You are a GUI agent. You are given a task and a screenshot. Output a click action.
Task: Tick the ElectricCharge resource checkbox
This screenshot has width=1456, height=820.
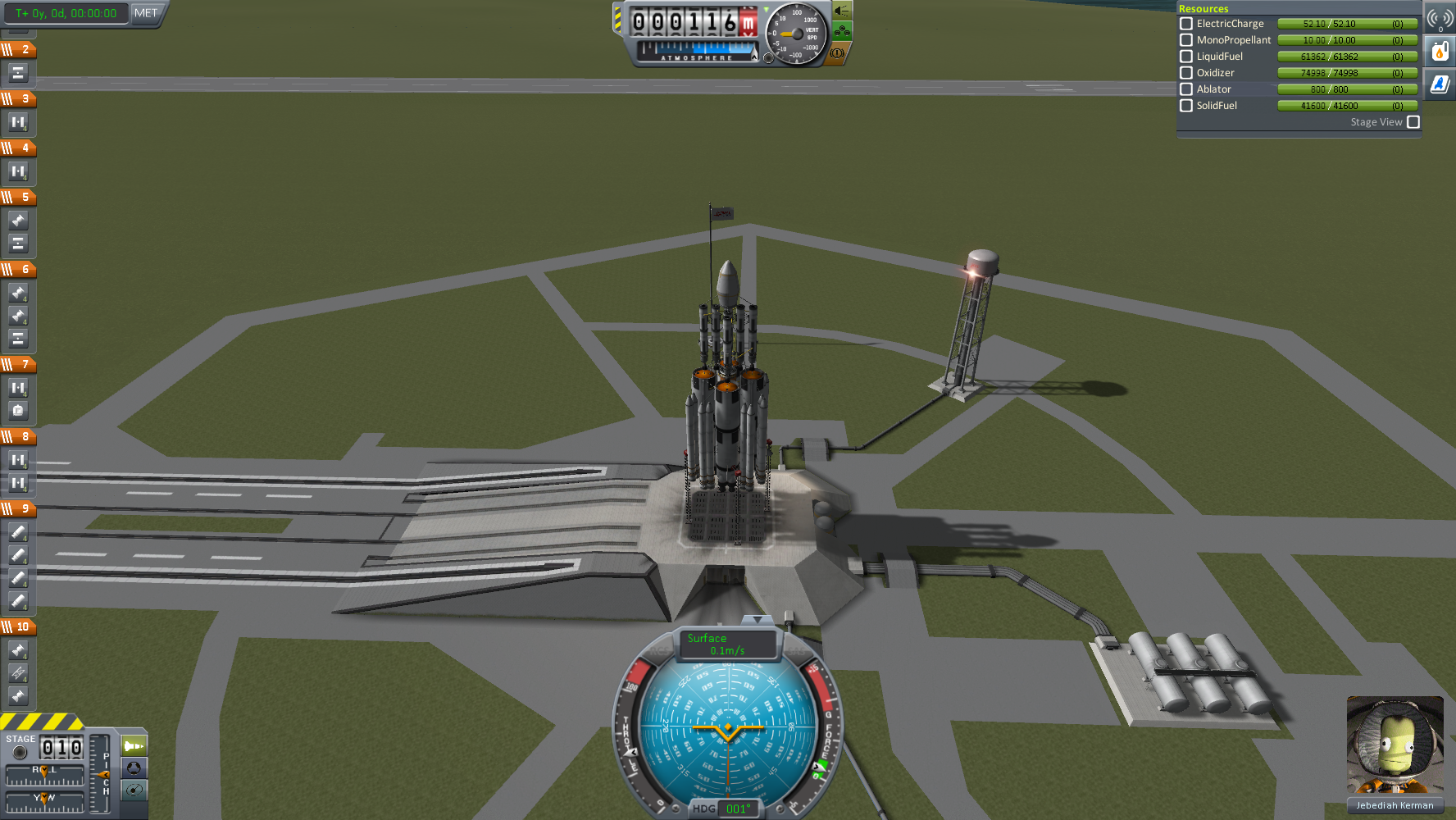click(x=1185, y=24)
